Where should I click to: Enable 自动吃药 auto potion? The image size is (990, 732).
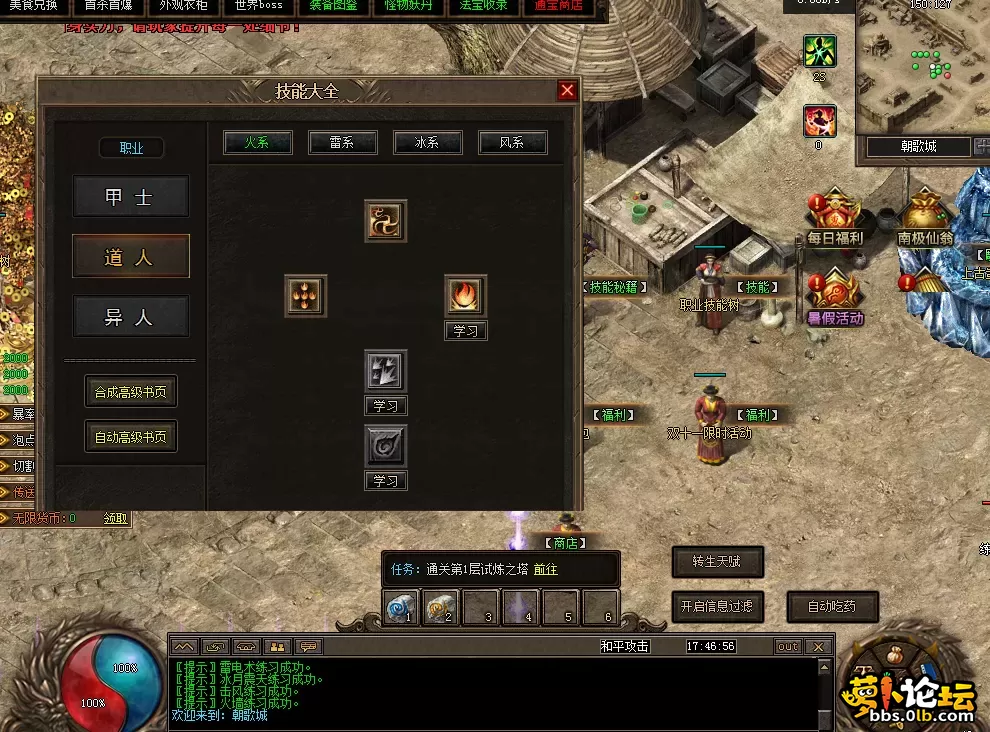[831, 606]
